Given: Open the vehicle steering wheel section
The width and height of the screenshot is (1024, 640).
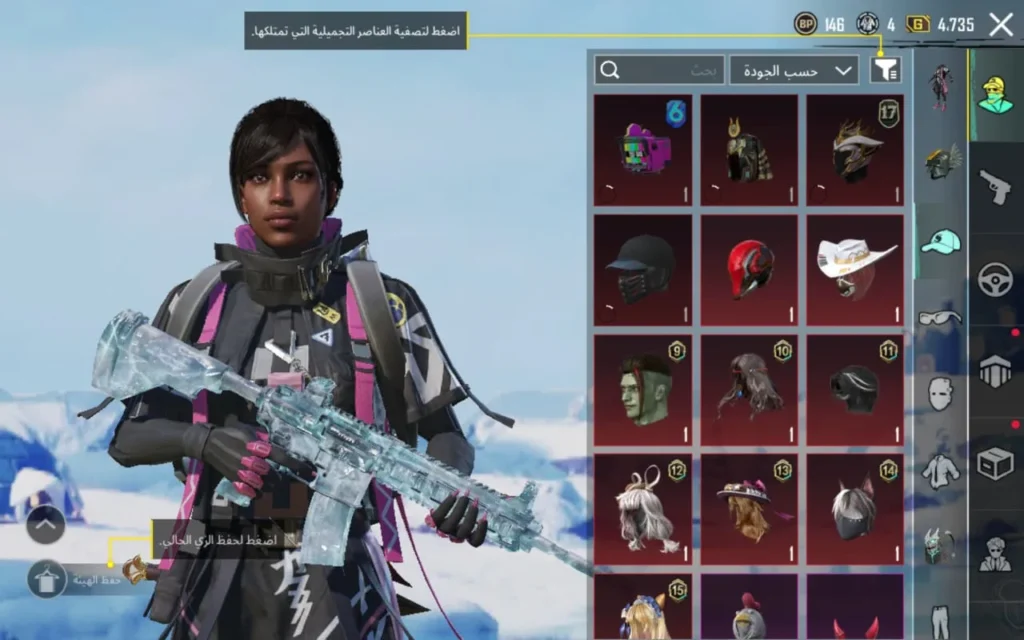Looking at the screenshot, I should coord(996,278).
